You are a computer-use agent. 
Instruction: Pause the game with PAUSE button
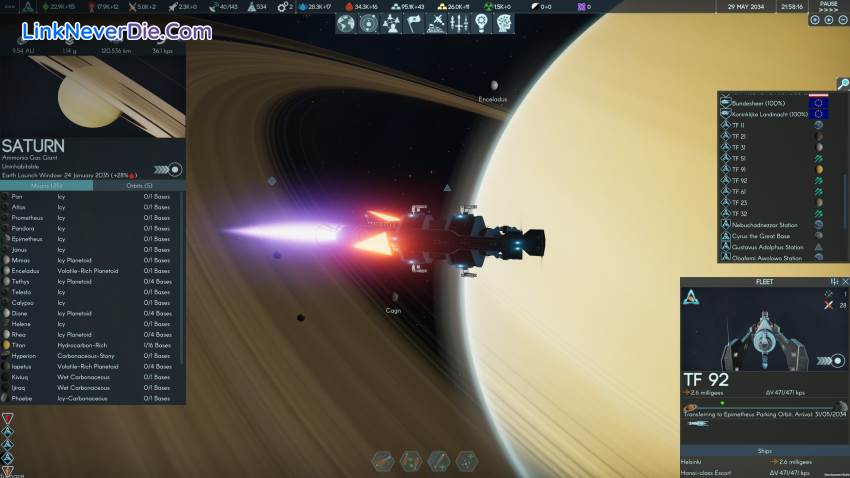pos(827,6)
